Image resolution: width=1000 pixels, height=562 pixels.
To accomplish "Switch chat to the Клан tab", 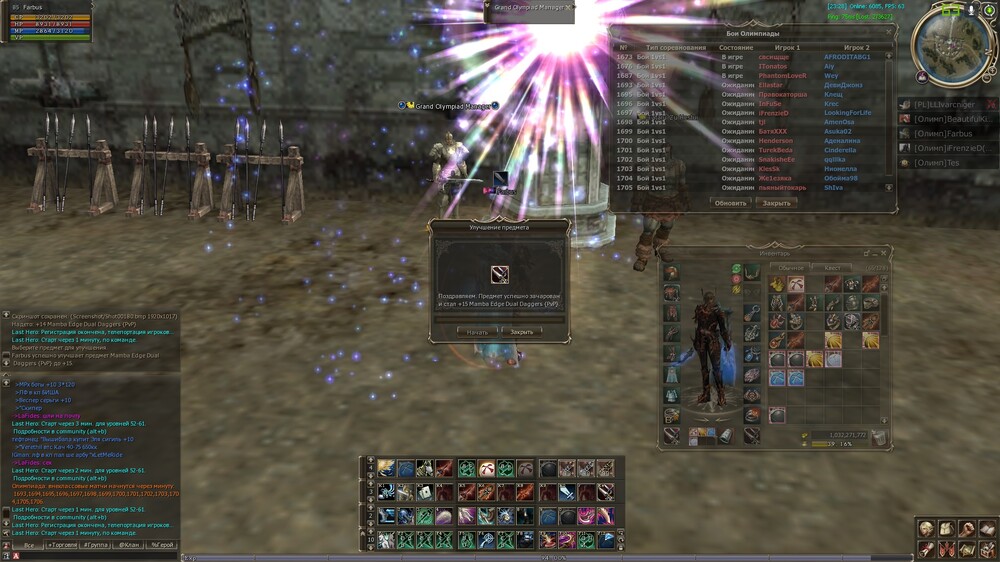I will click(x=129, y=545).
